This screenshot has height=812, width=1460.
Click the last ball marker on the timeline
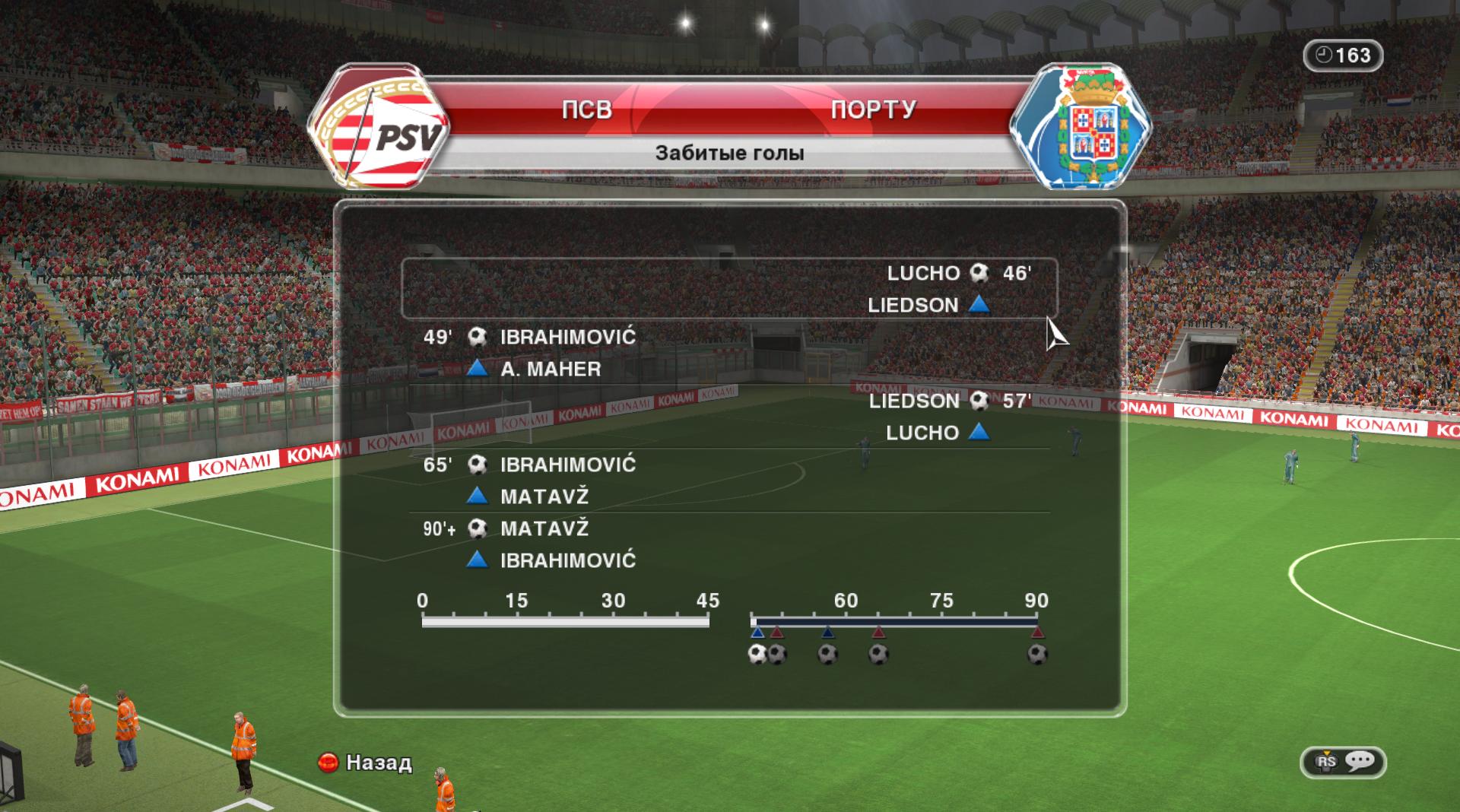coord(1037,654)
